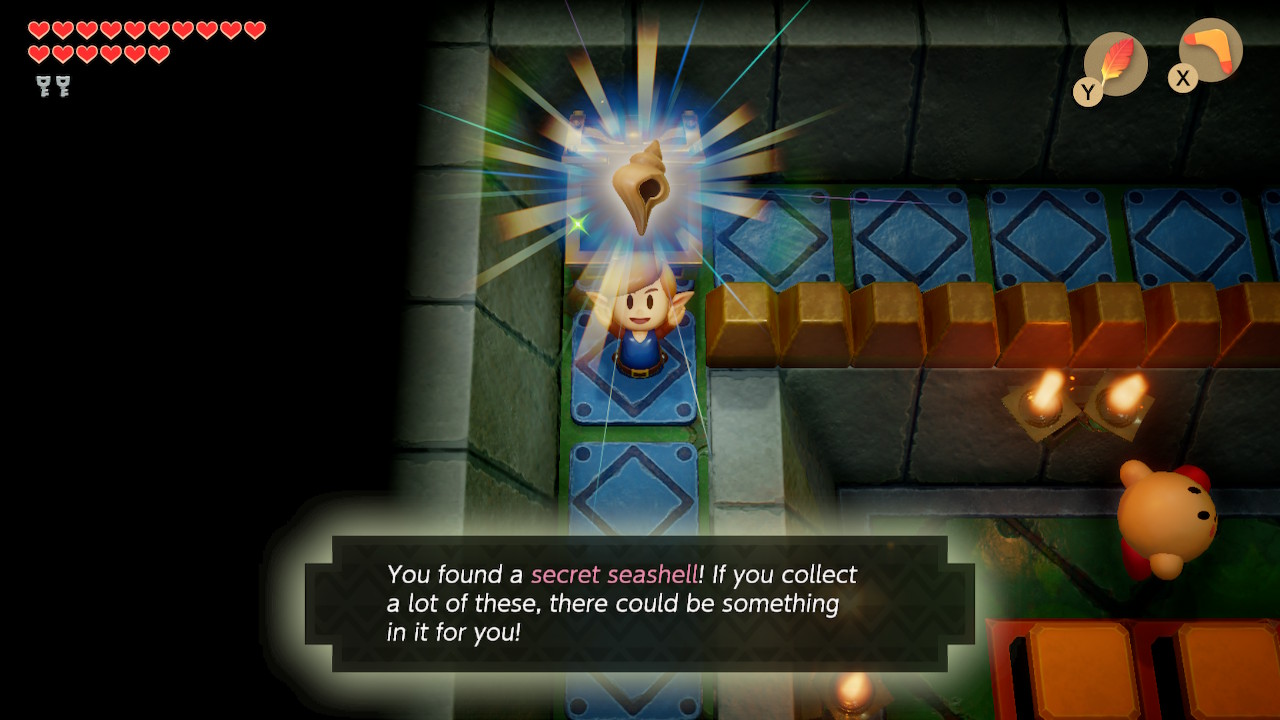Viewport: 1280px width, 720px height.
Task: Select the boomerang item slot
Action: pos(1210,51)
